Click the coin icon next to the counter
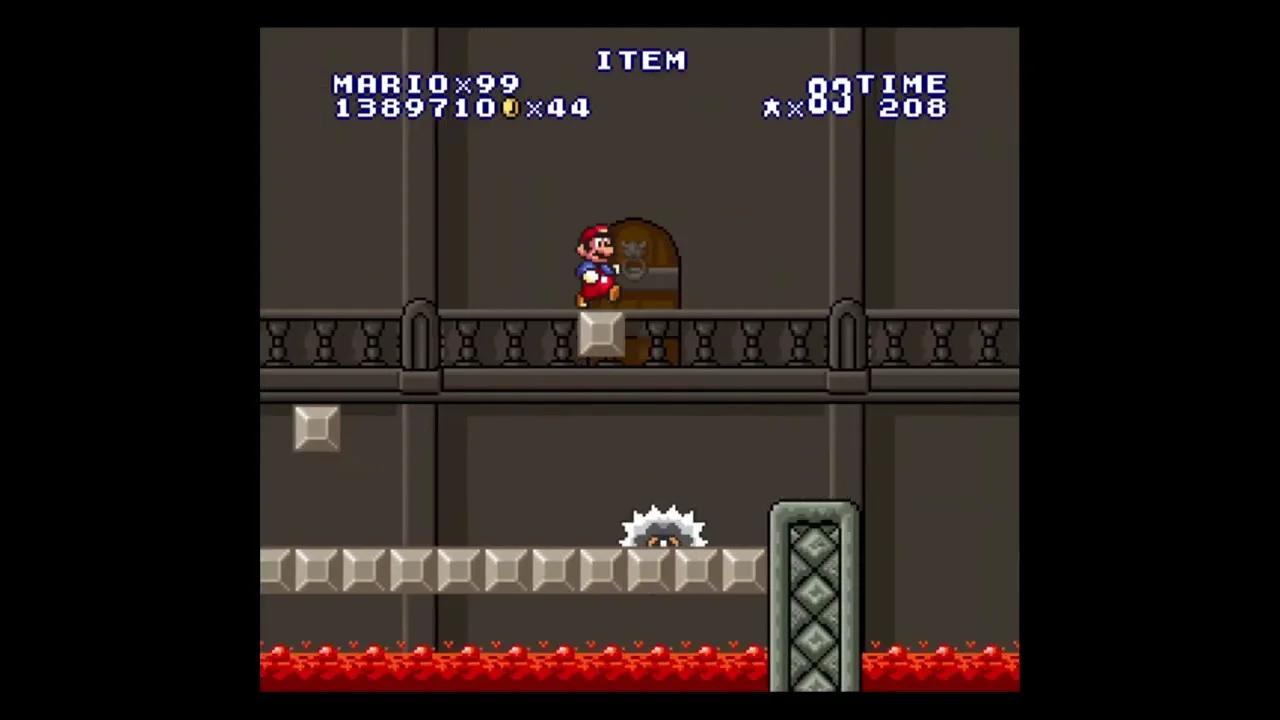Image resolution: width=1280 pixels, height=720 pixels. pyautogui.click(x=508, y=108)
